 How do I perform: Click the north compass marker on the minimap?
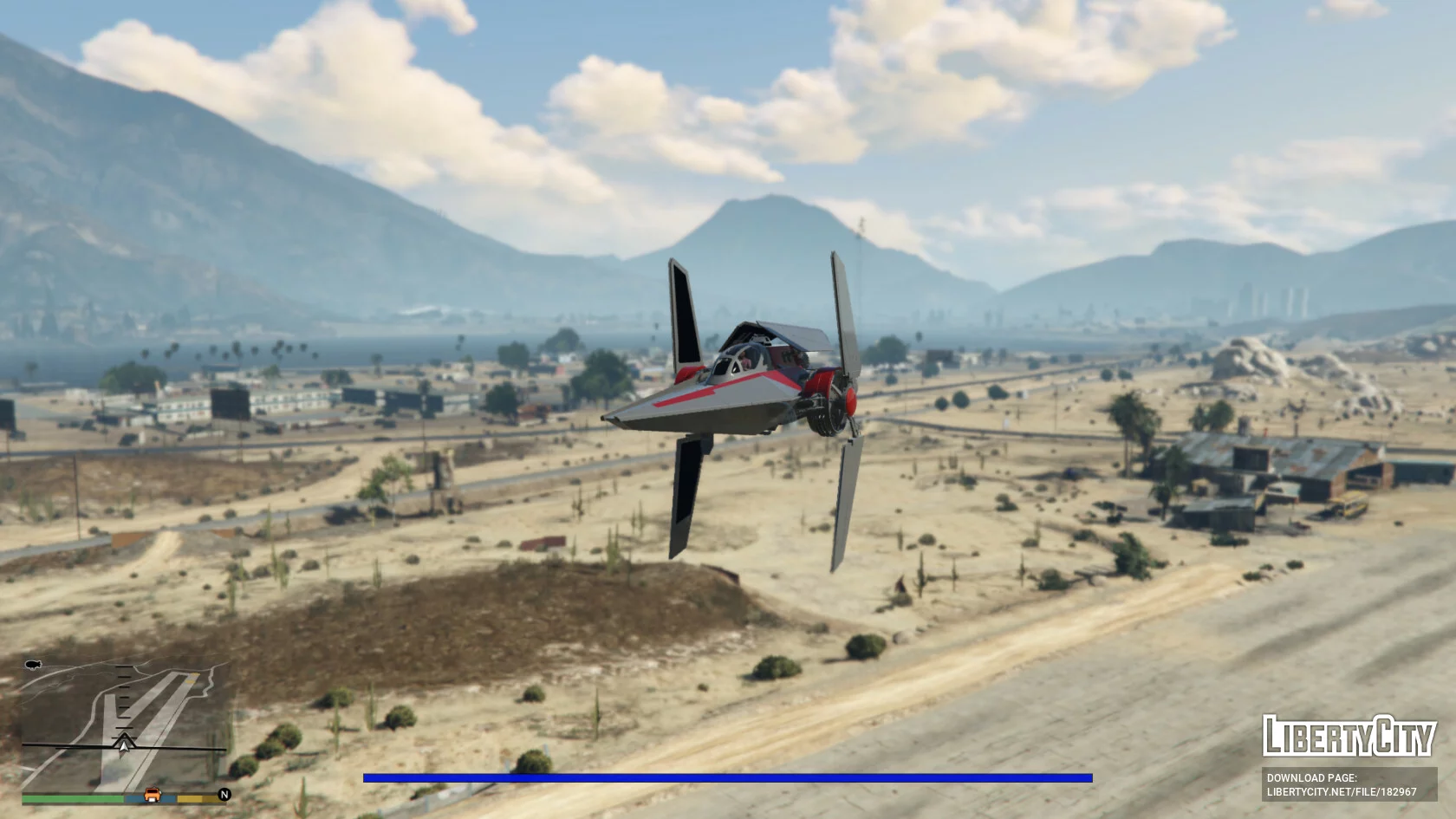coord(224,794)
